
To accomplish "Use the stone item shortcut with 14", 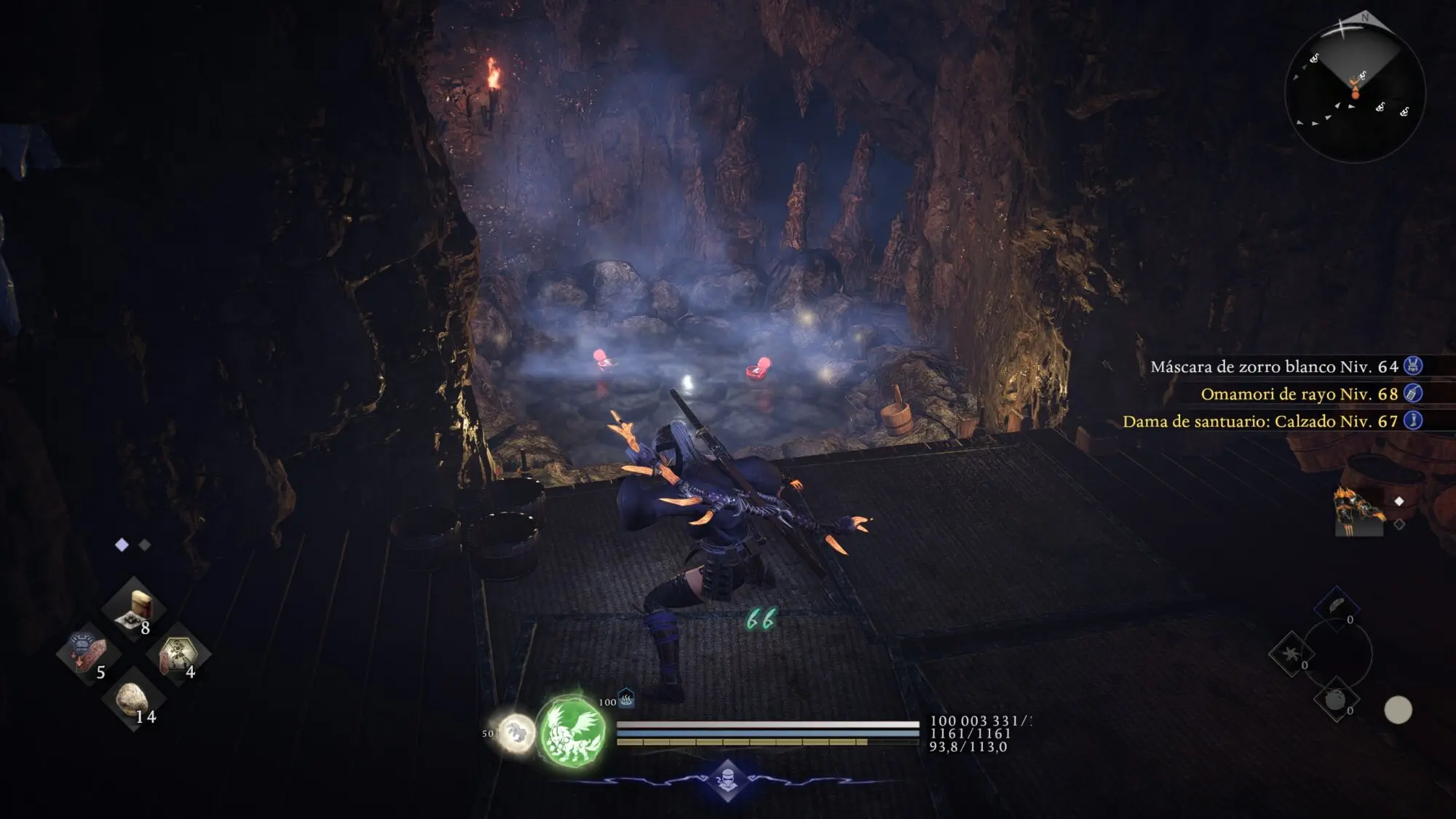I will click(132, 698).
